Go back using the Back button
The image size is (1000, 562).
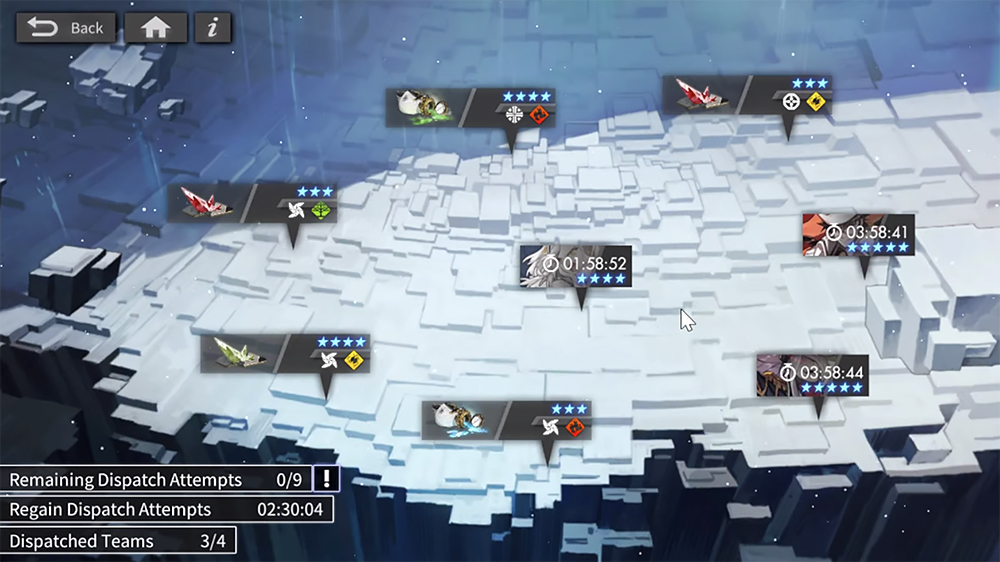pos(66,28)
